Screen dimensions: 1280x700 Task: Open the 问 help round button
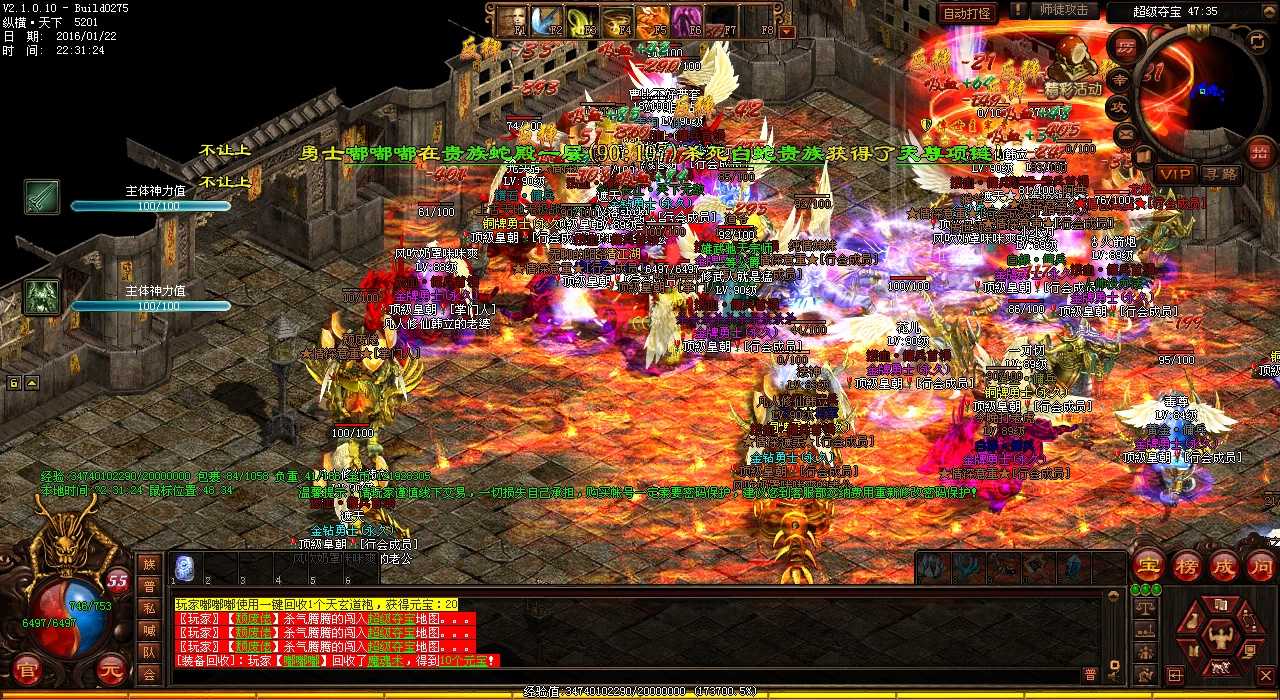point(1260,565)
